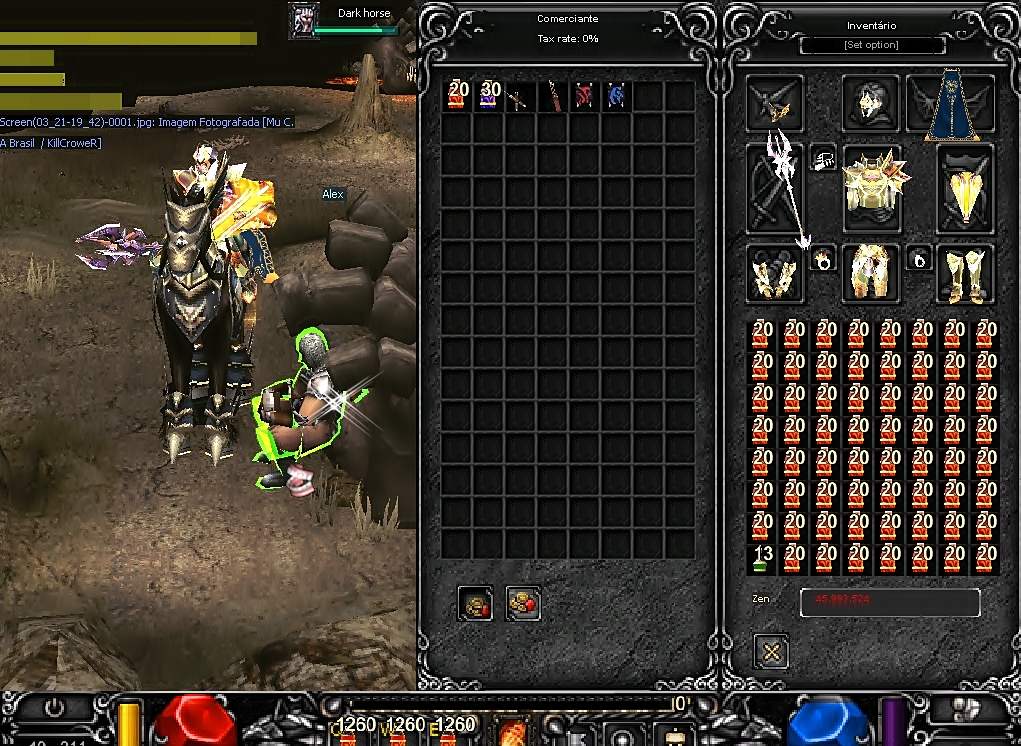
Task: Select the golden chest armor slot
Action: click(x=873, y=187)
